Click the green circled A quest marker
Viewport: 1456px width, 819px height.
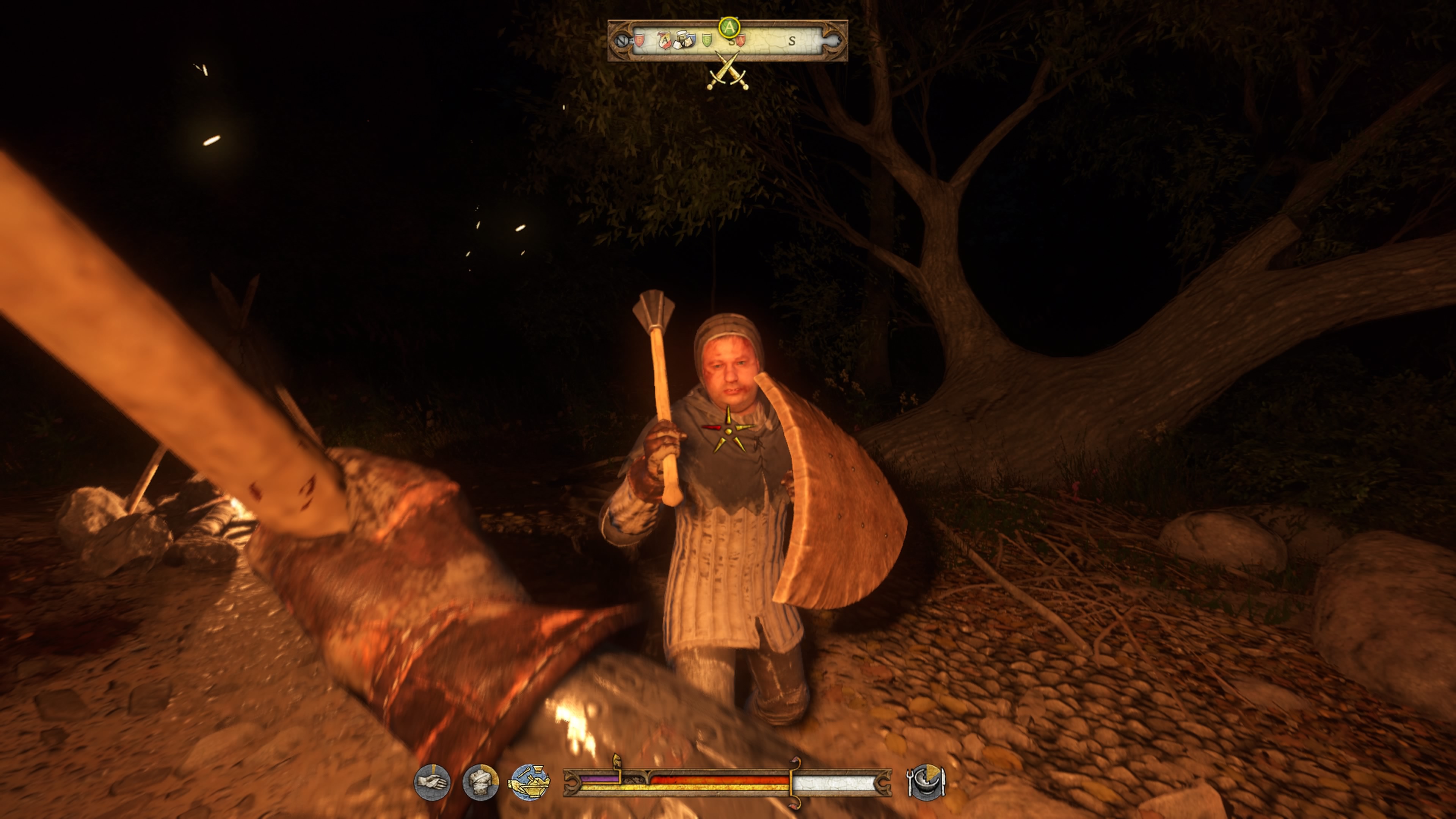point(729,27)
